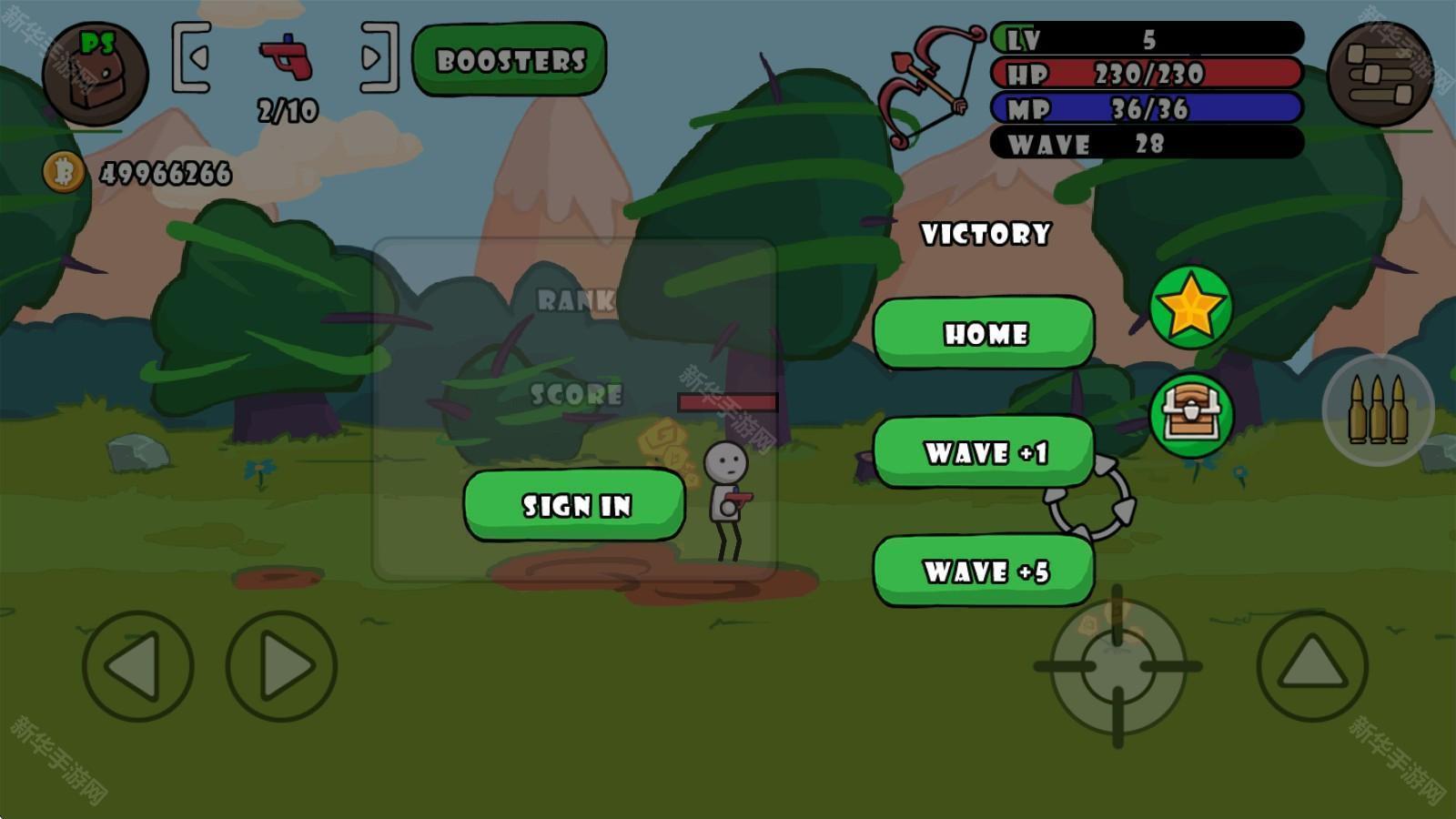Tap the move left arrow
The height and width of the screenshot is (819, 1456).
pyautogui.click(x=137, y=666)
